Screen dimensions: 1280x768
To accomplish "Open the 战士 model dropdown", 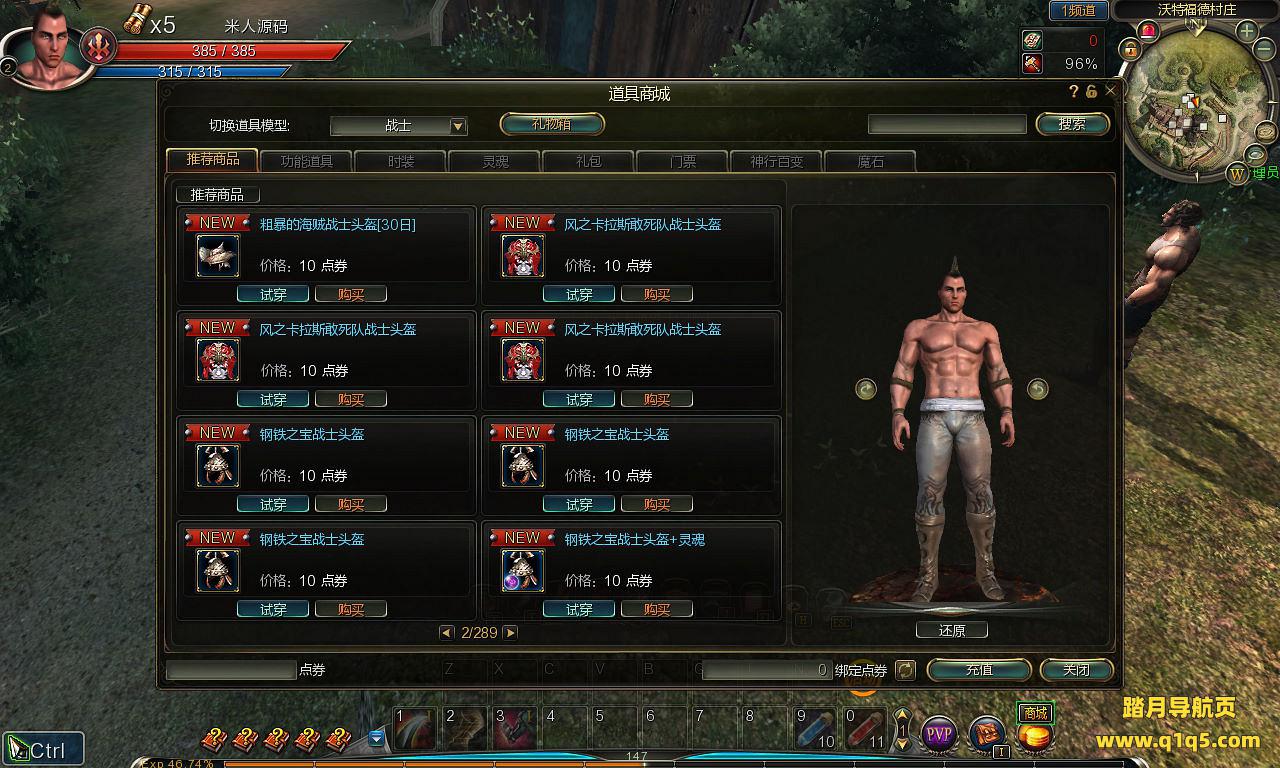I will [458, 126].
